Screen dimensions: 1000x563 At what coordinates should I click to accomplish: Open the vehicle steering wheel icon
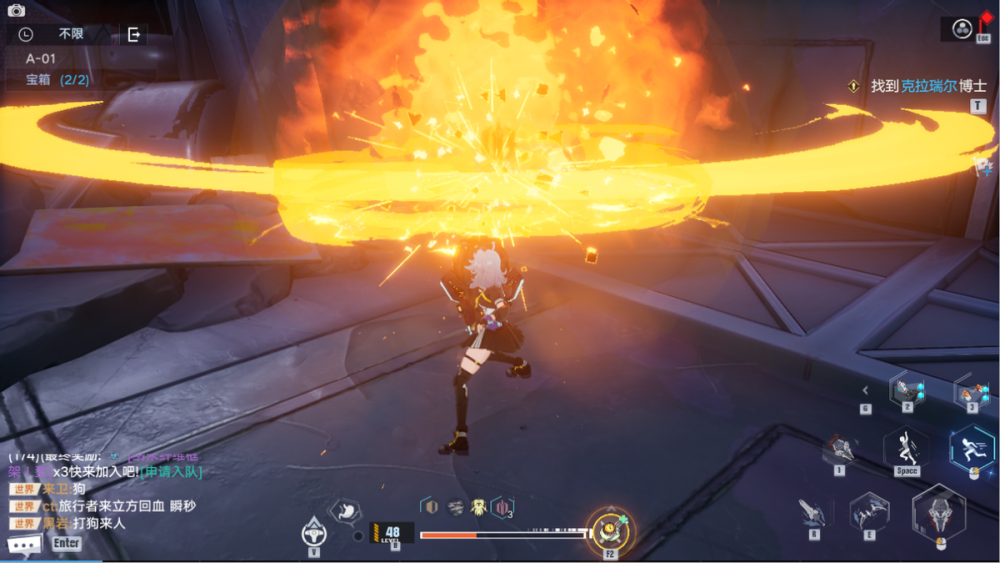(313, 530)
